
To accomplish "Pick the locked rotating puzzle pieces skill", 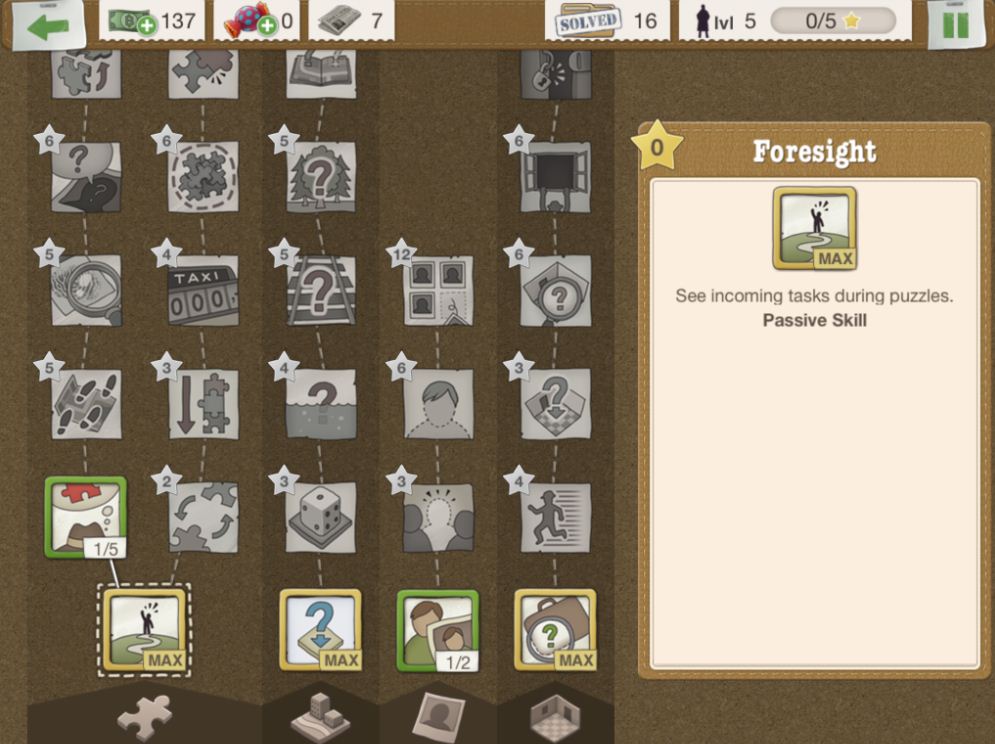I will [x=203, y=517].
